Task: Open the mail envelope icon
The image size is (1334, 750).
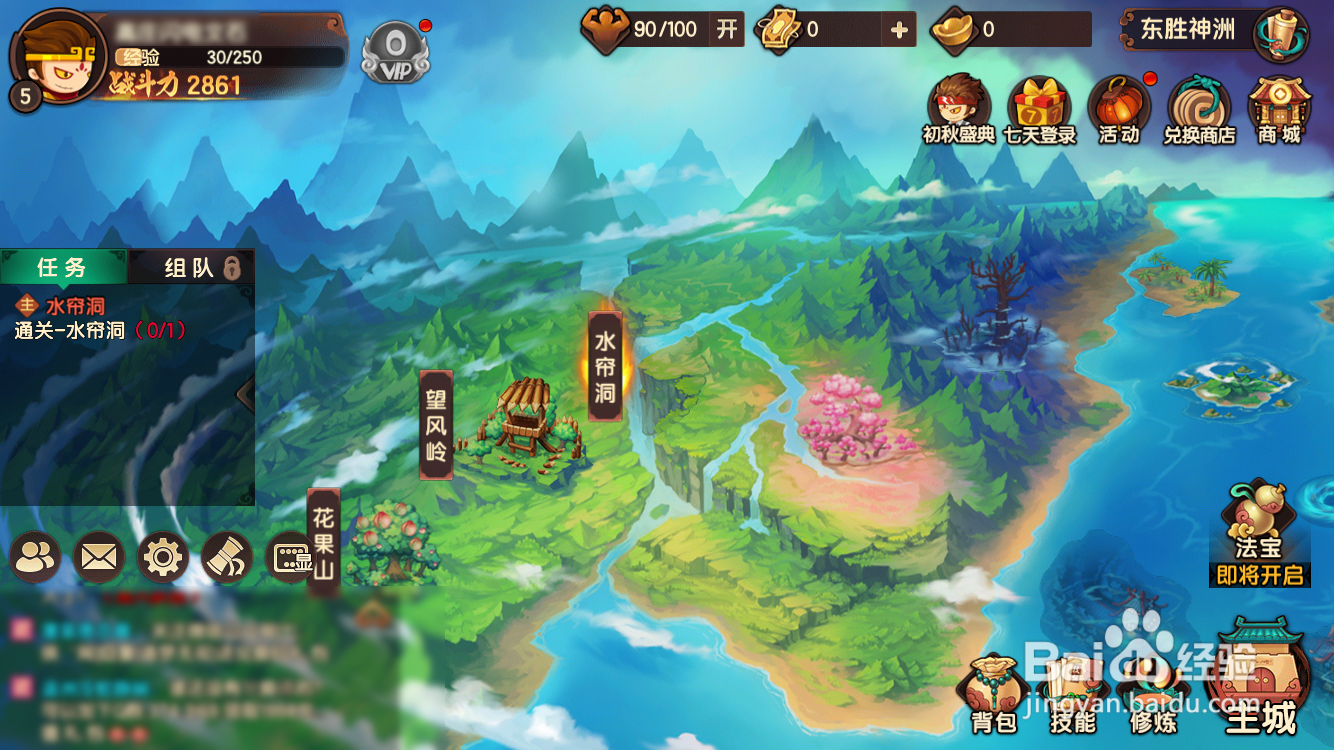Action: [x=99, y=557]
